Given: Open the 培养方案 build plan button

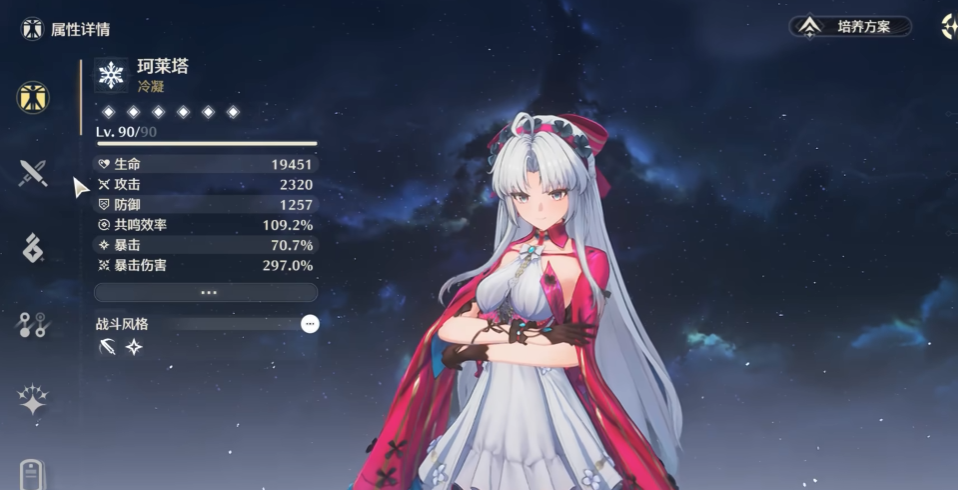Looking at the screenshot, I should (851, 27).
